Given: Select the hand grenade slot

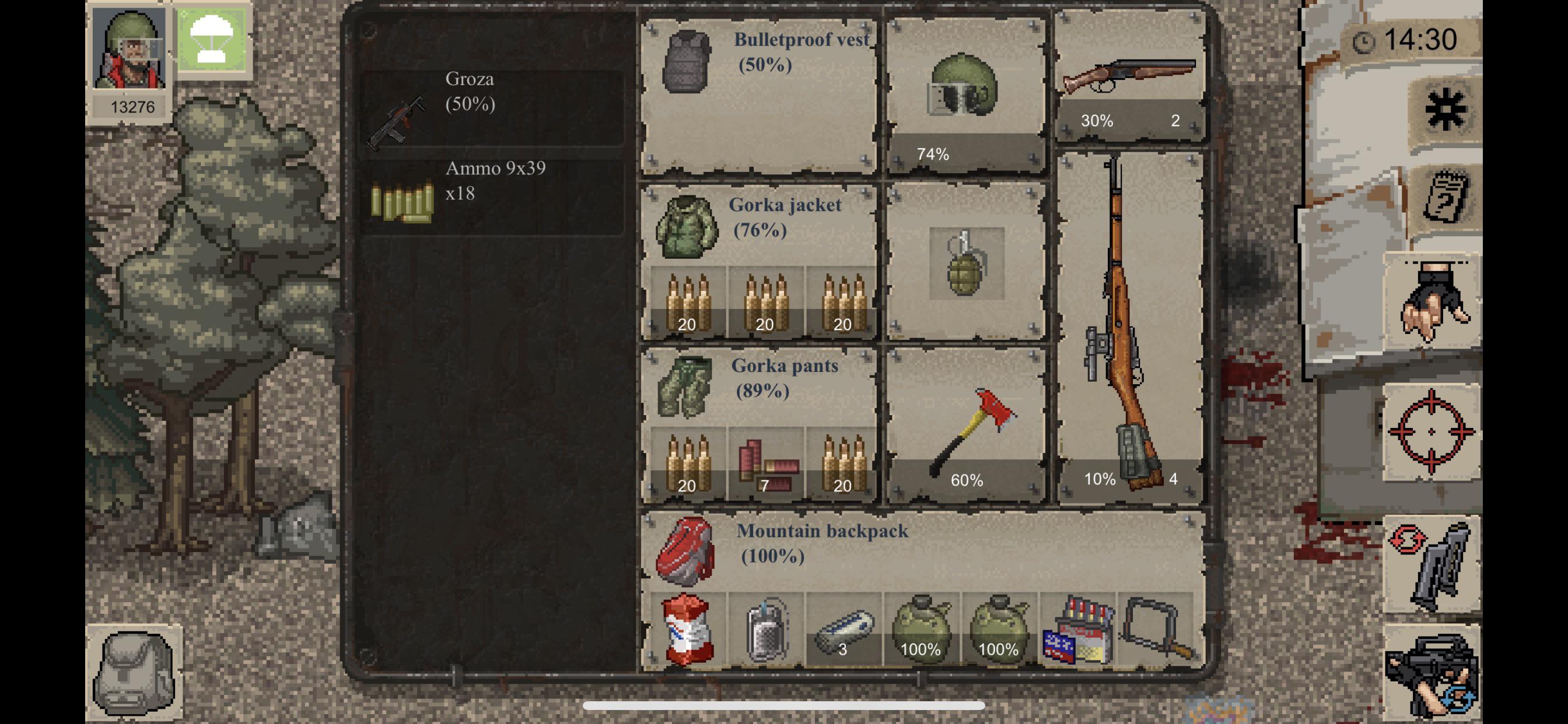Looking at the screenshot, I should (x=966, y=263).
